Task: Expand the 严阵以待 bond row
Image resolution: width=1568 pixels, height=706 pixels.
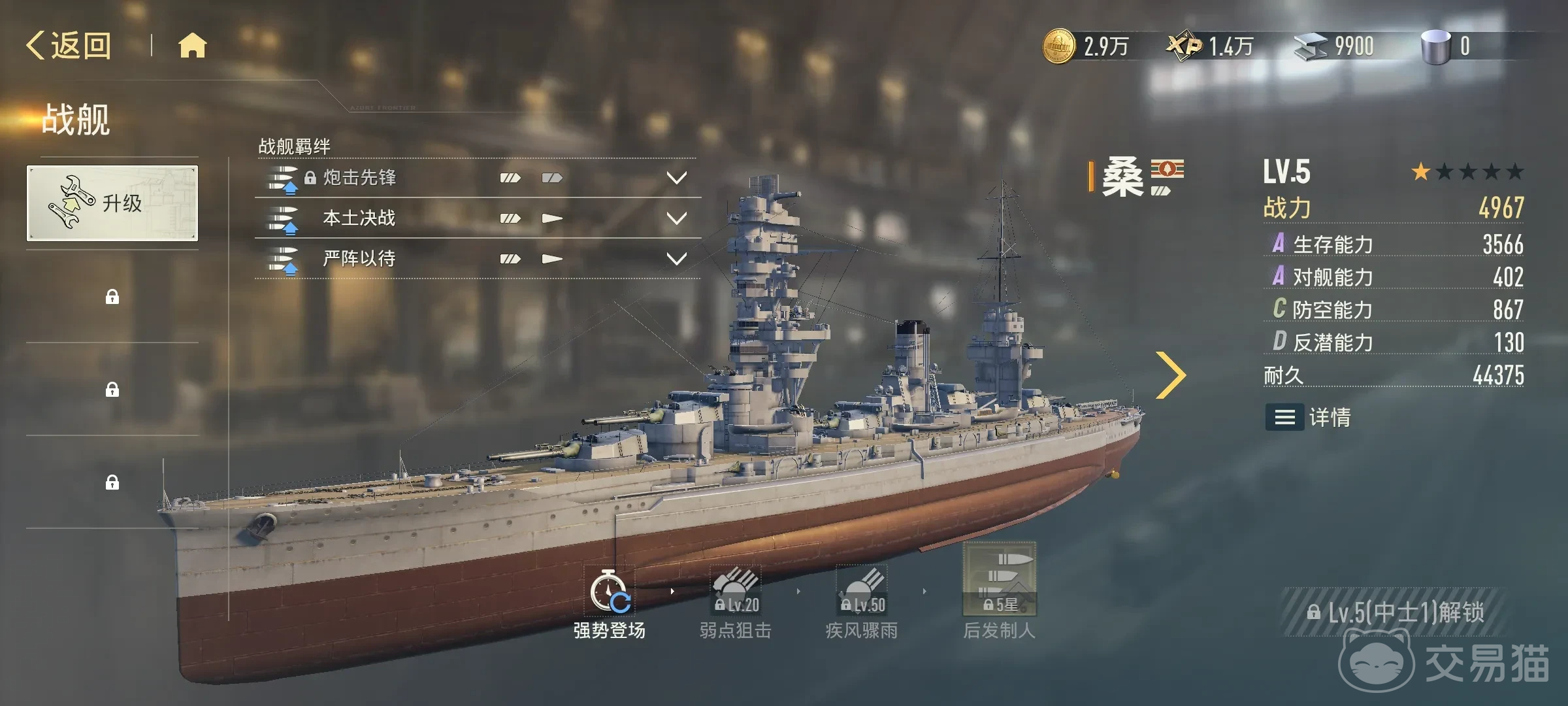Action: click(x=676, y=259)
